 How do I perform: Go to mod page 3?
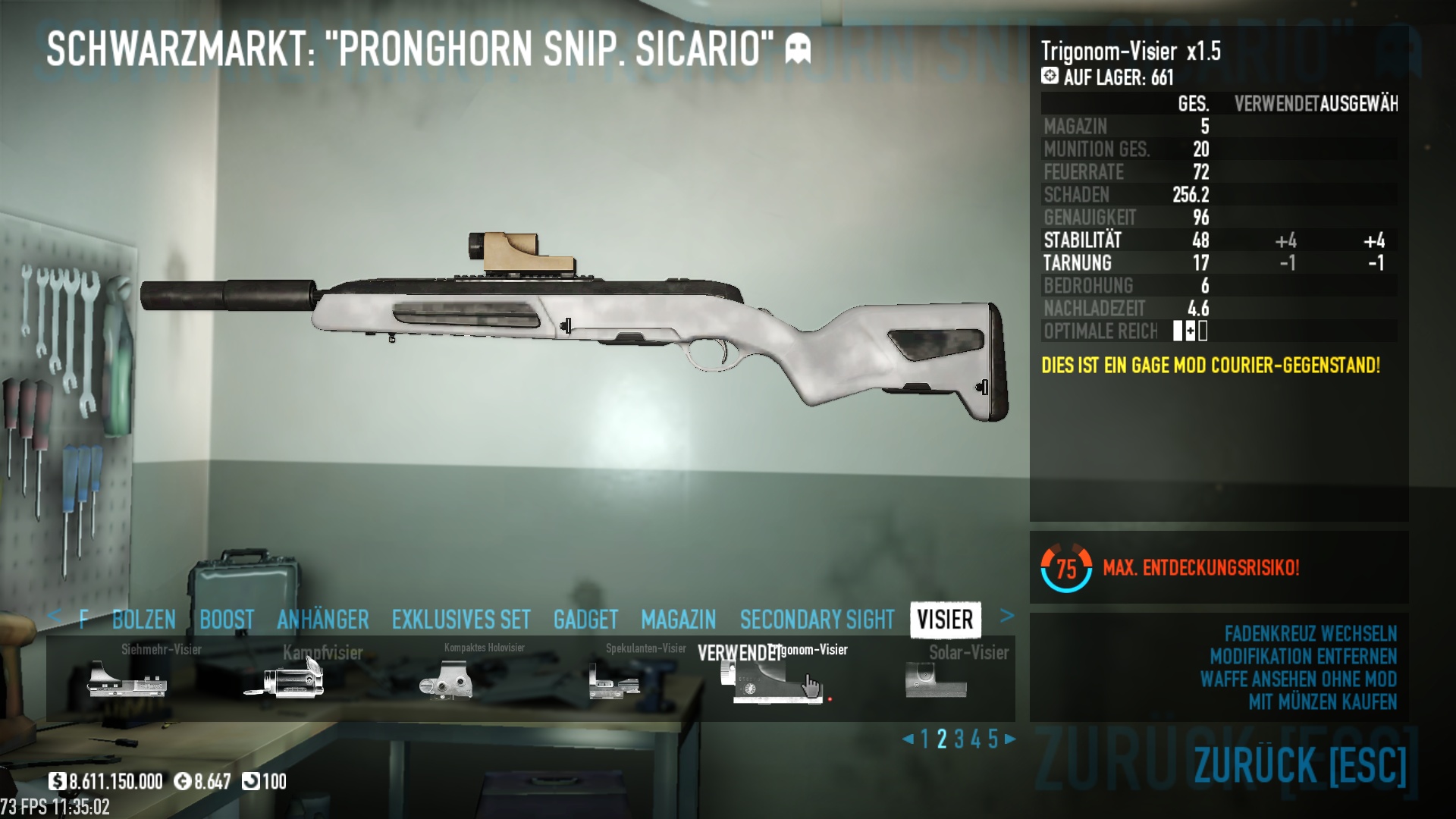959,739
